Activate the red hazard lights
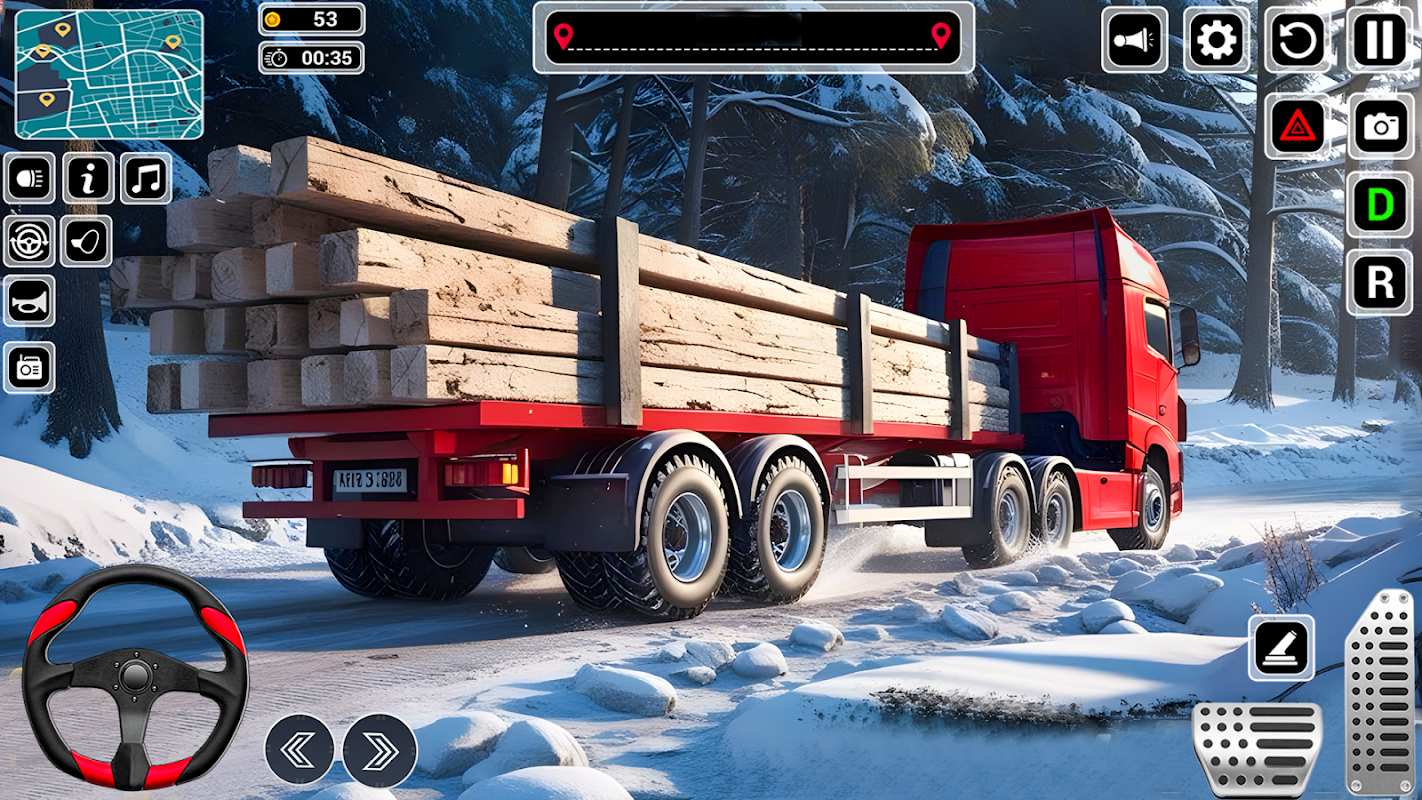Screen dimensions: 1422x800 pos(1298,126)
